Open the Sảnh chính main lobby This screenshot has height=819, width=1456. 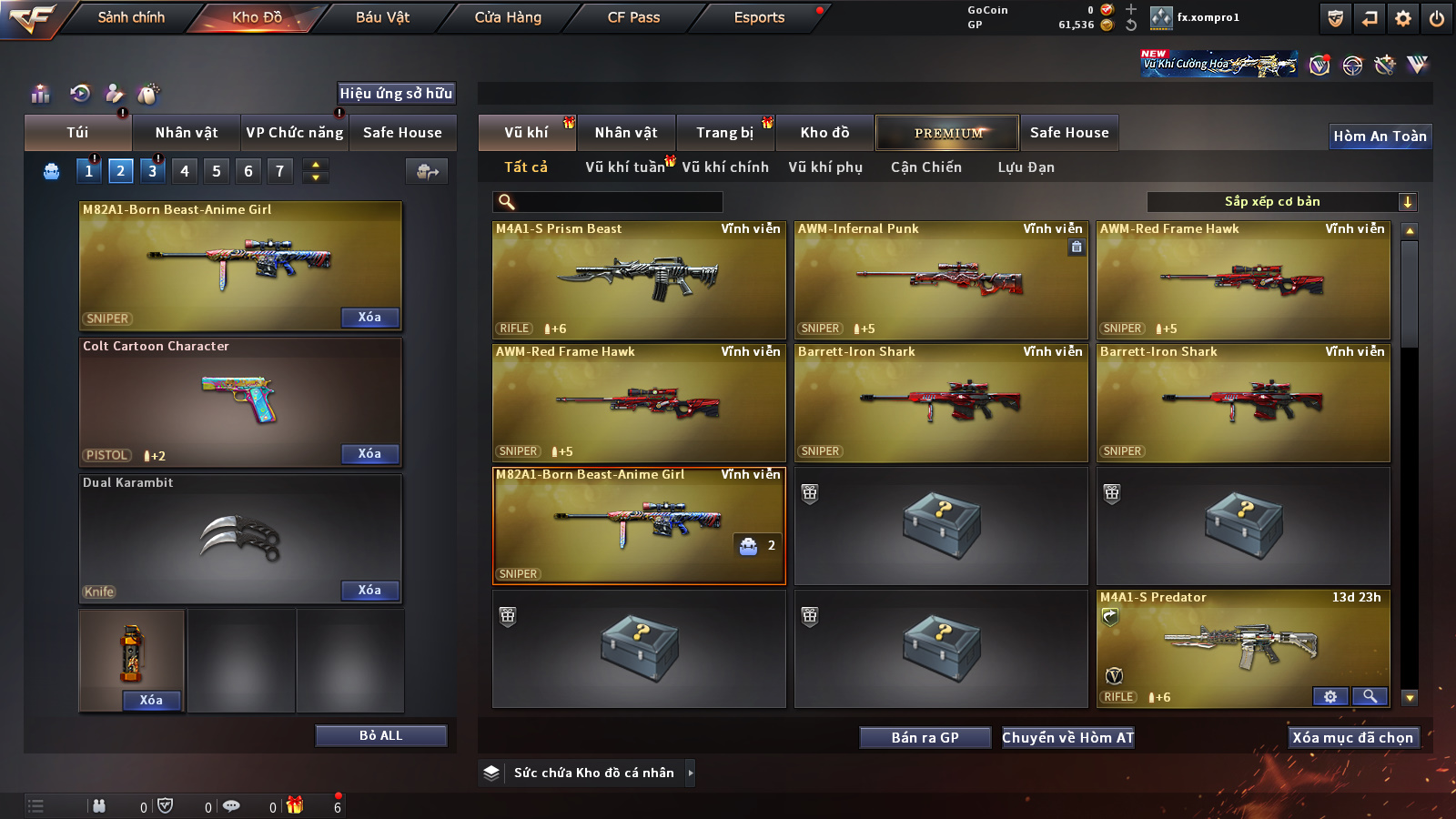tap(131, 17)
